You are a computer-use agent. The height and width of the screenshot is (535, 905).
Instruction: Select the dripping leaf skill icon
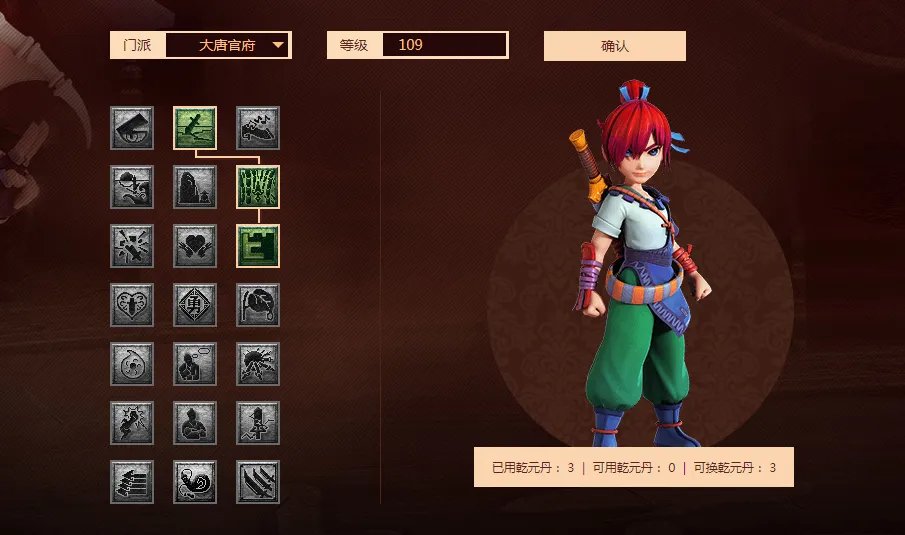tap(258, 305)
